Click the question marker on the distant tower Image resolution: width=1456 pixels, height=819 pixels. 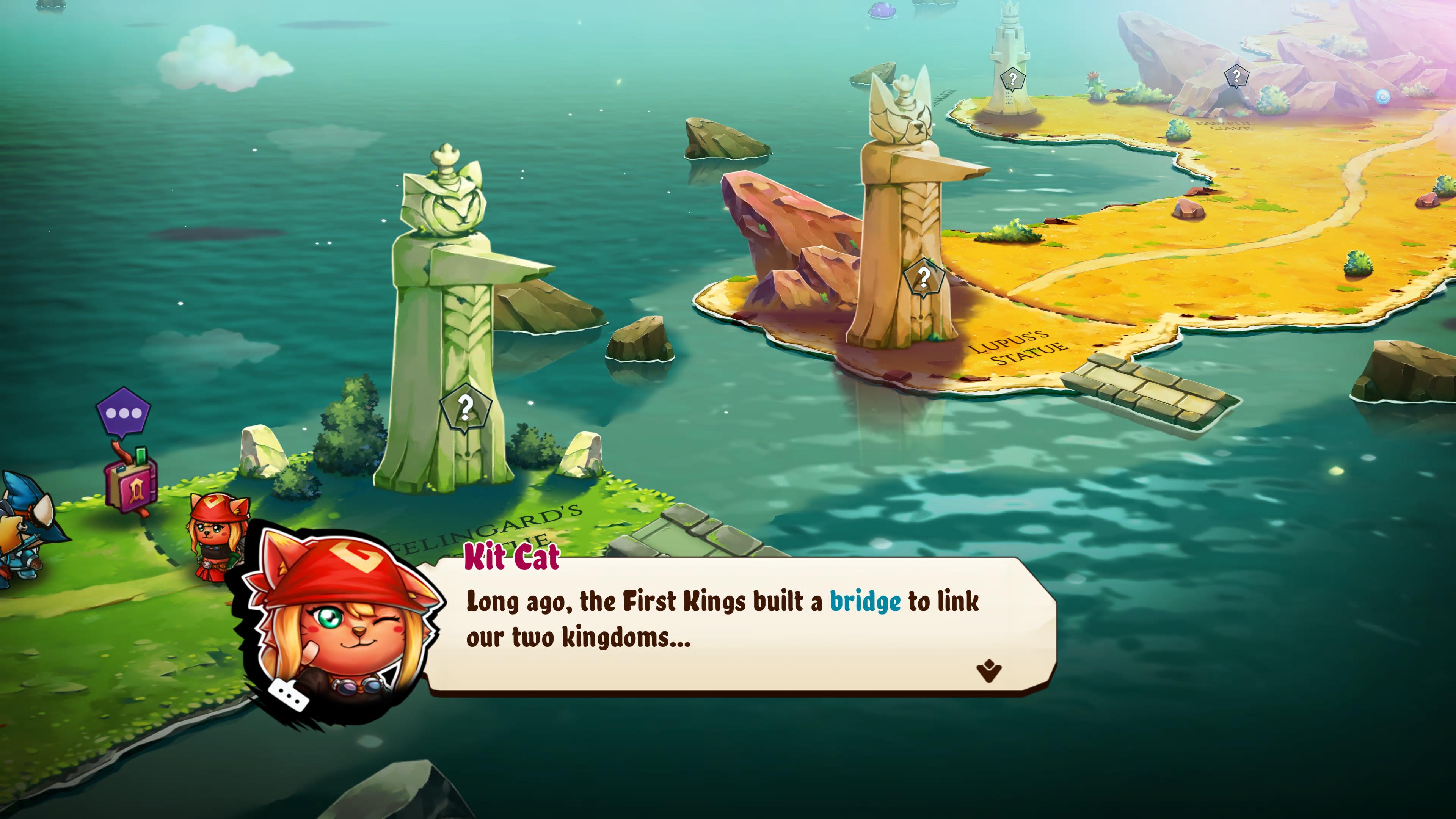click(1012, 78)
